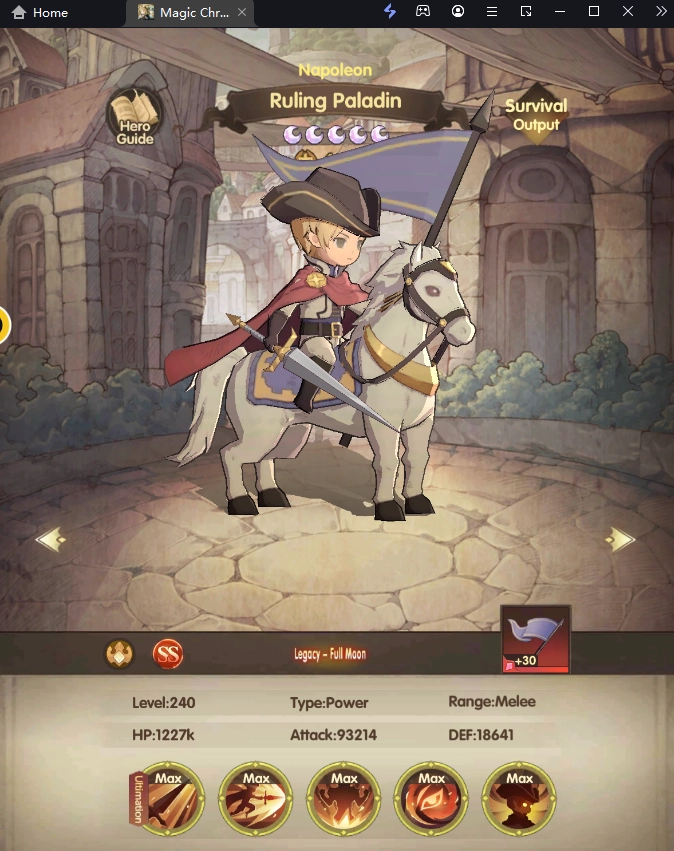Tap the golden faction emblem icon
Image resolution: width=674 pixels, height=851 pixels.
click(x=120, y=654)
